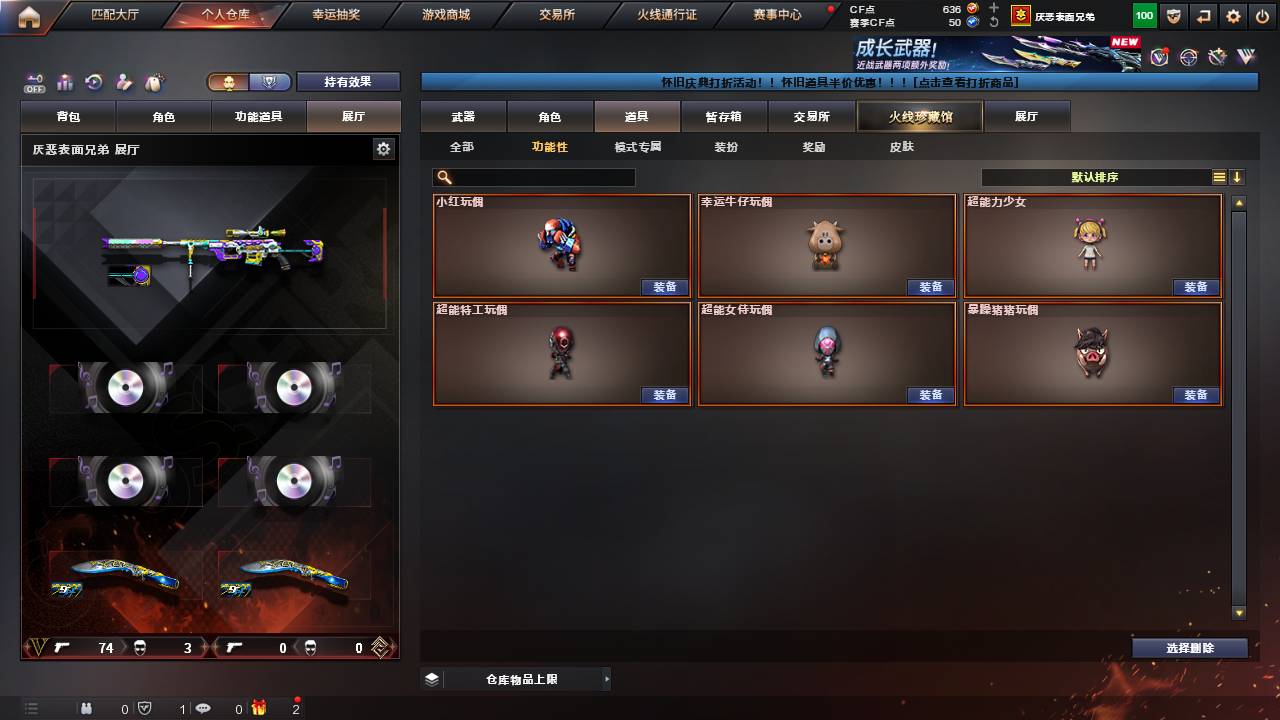This screenshot has height=720, width=1280.
Task: Toggle the descending sort arrow beside 默认排序
Action: tap(1237, 177)
